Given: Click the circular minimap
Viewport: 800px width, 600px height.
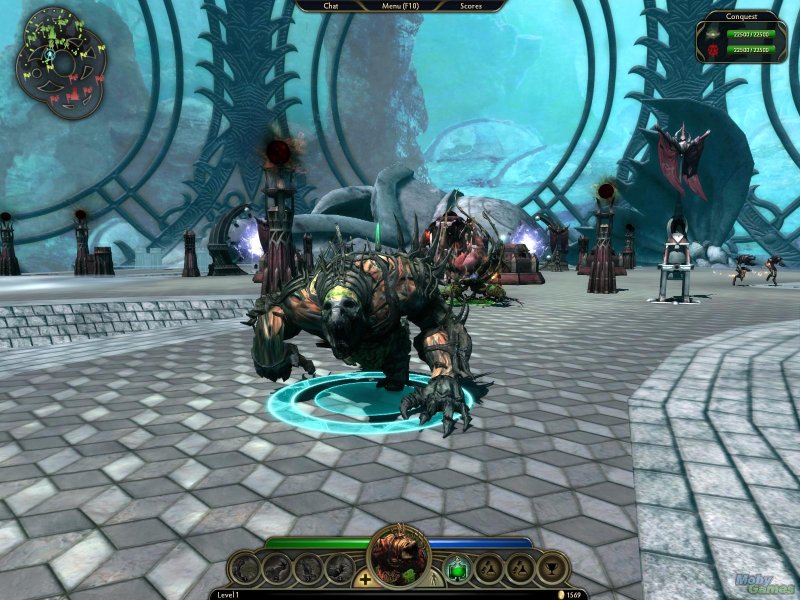Looking at the screenshot, I should click(x=61, y=62).
